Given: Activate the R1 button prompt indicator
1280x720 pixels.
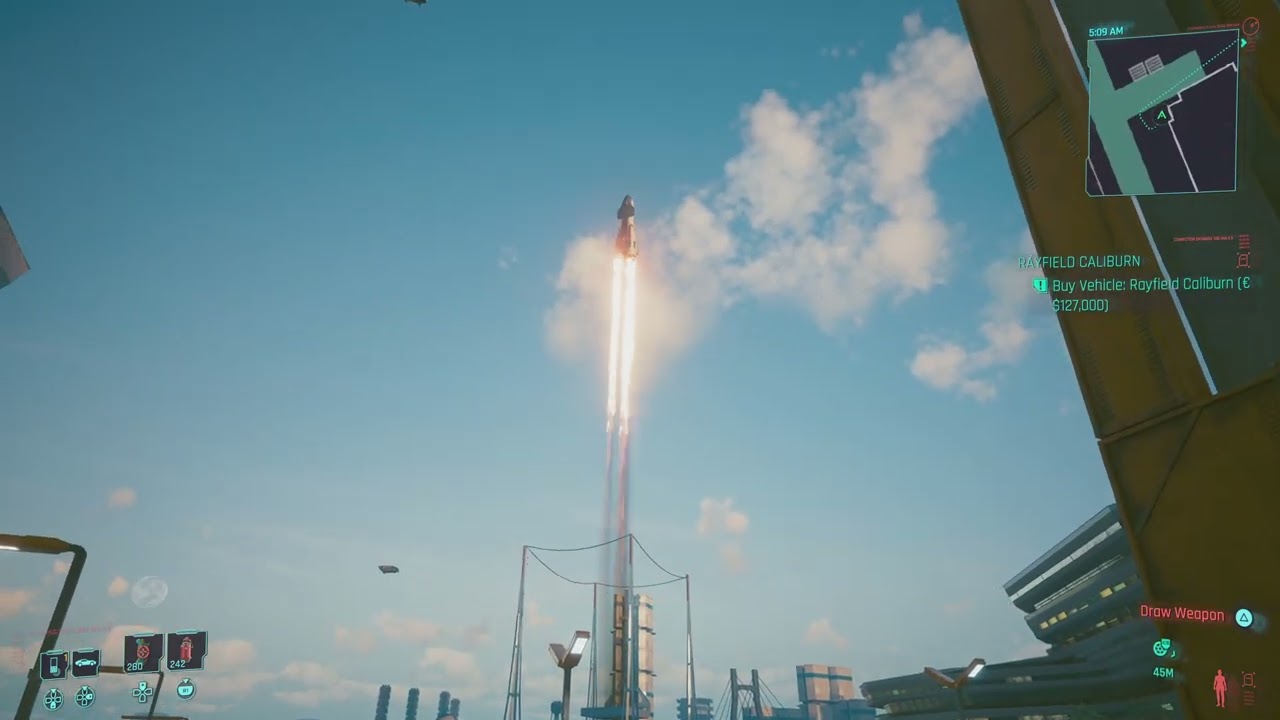Looking at the screenshot, I should (186, 690).
